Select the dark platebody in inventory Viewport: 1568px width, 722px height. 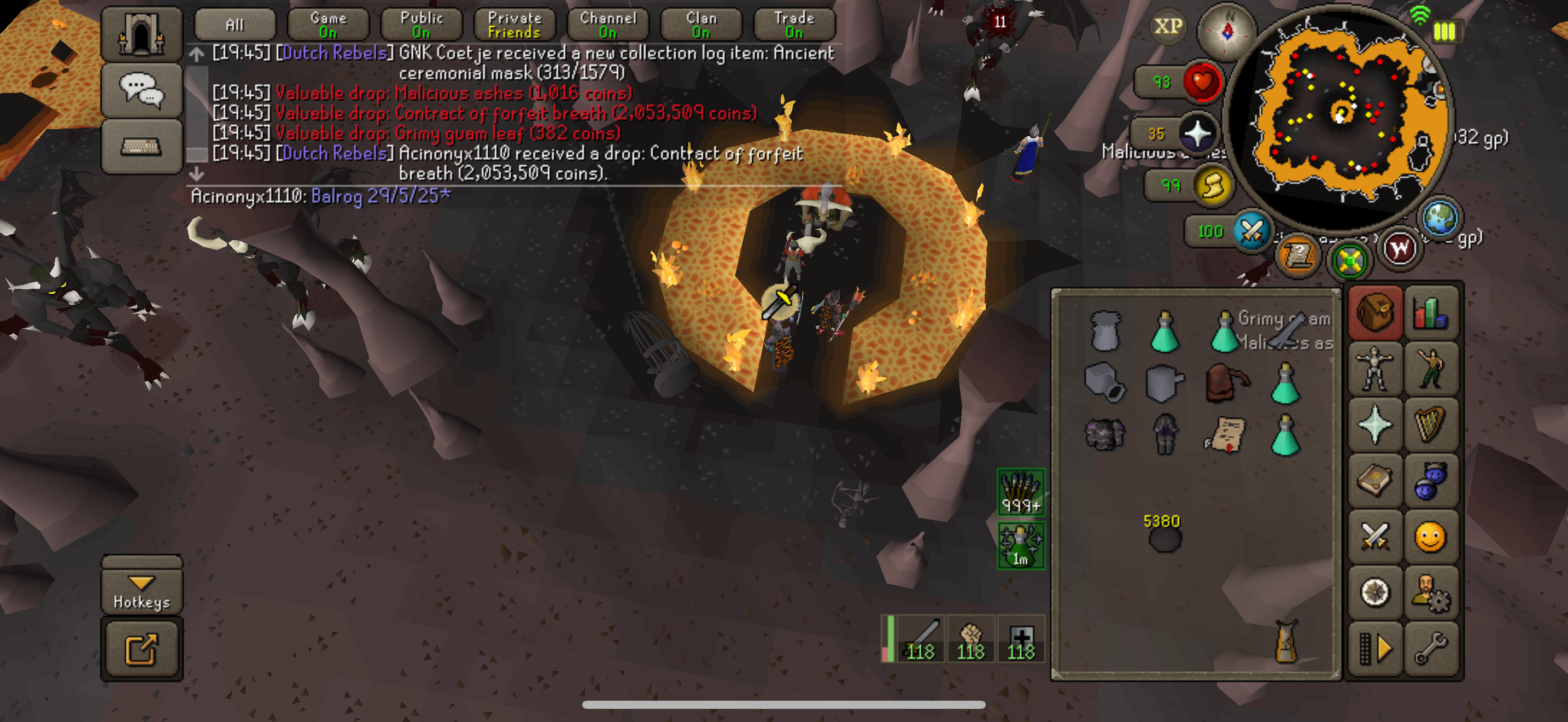tap(1105, 435)
